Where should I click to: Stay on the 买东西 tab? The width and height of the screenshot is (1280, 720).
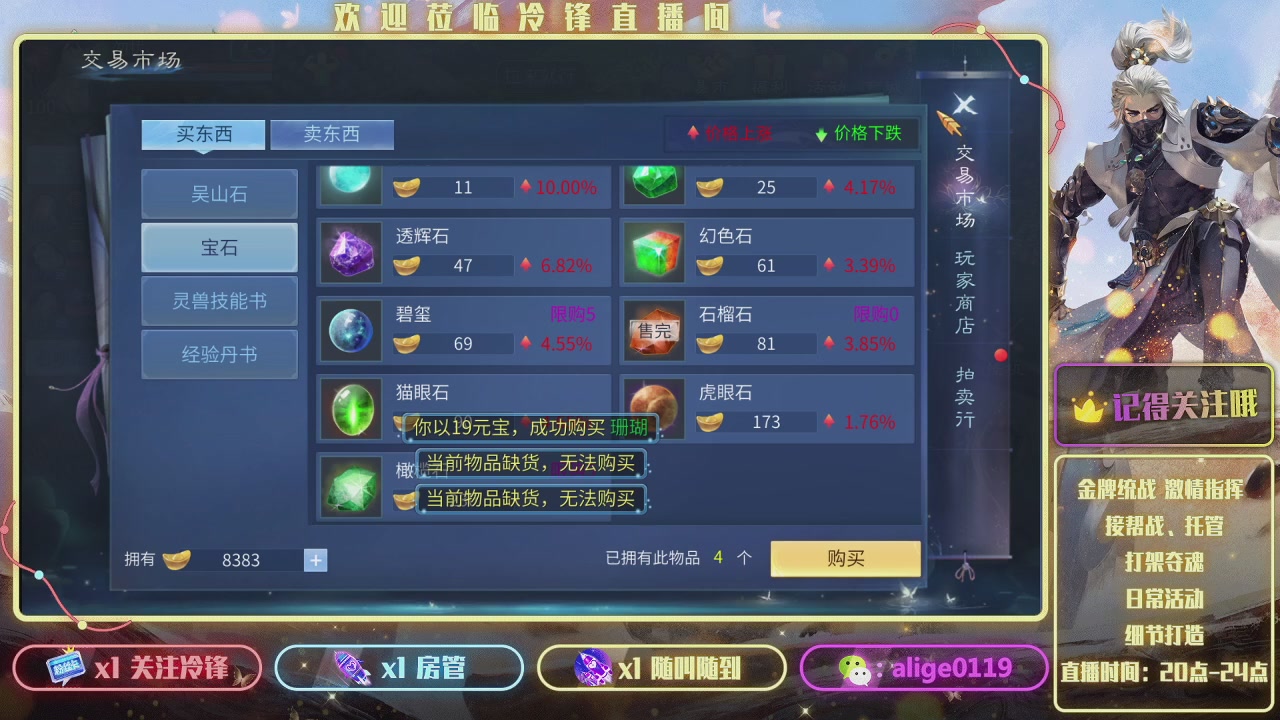(202, 134)
